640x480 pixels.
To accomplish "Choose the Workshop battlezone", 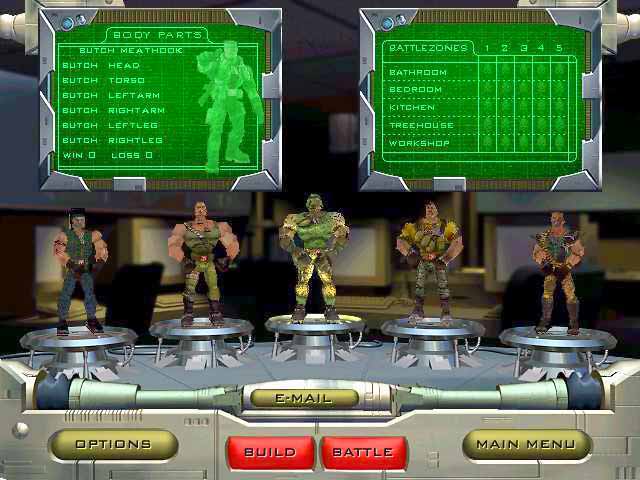I will pos(418,143).
